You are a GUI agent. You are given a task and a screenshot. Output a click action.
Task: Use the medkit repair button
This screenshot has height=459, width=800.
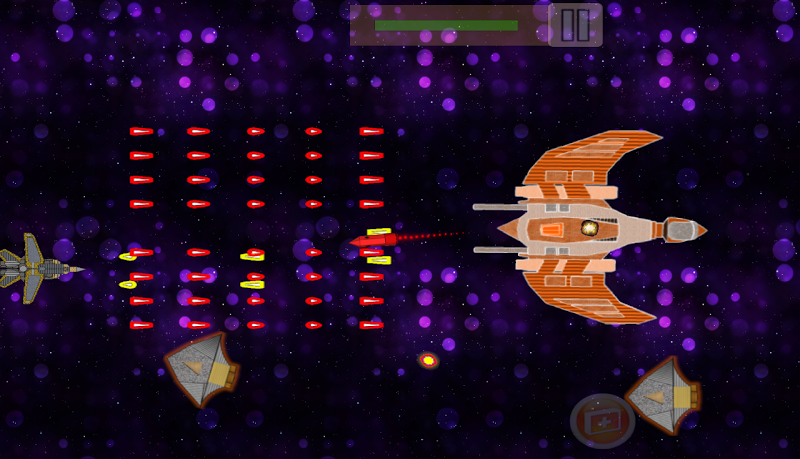[601, 421]
